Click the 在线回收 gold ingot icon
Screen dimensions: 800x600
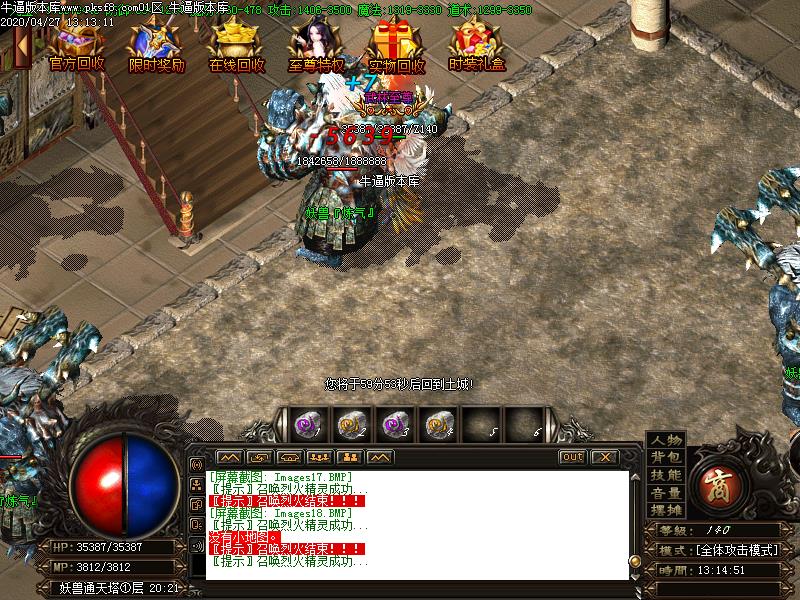[237, 42]
